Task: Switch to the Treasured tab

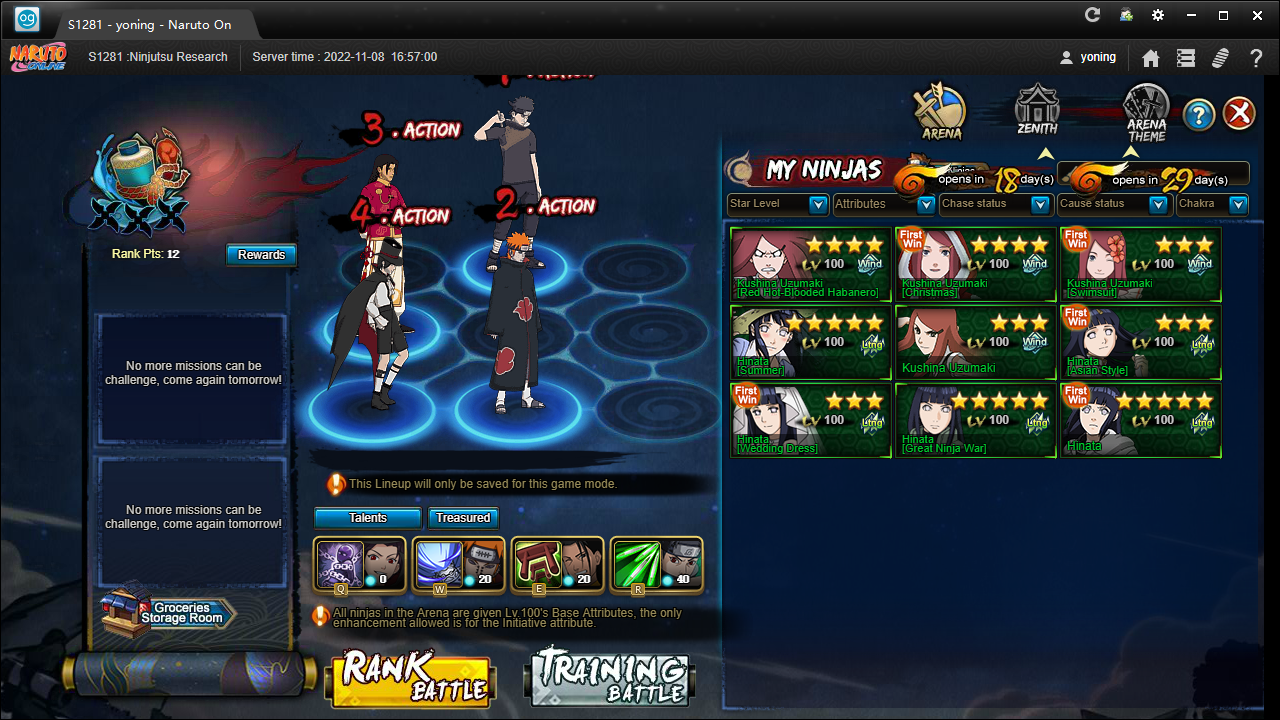Action: click(x=463, y=518)
